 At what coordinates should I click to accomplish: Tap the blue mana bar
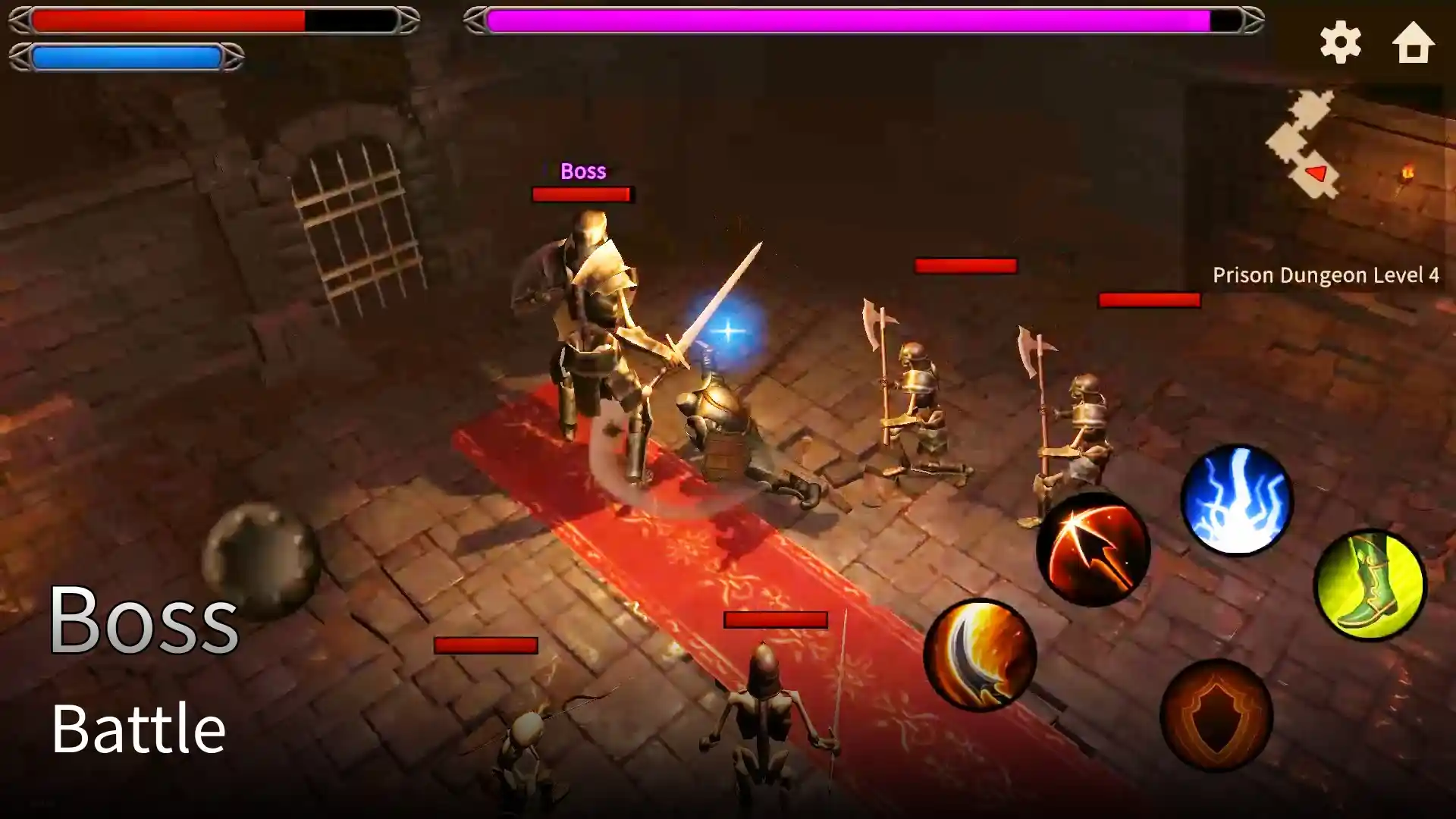(125, 55)
